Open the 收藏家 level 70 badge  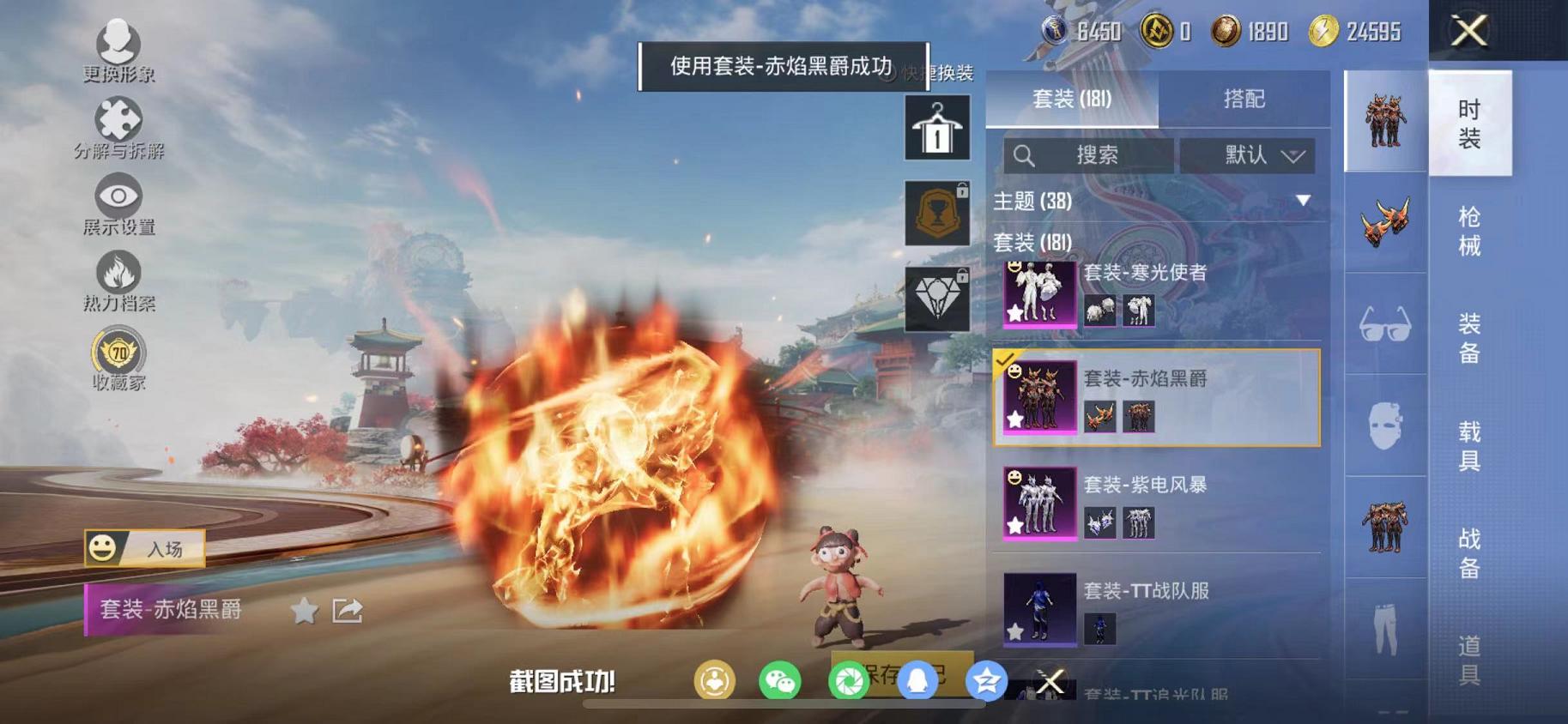119,351
